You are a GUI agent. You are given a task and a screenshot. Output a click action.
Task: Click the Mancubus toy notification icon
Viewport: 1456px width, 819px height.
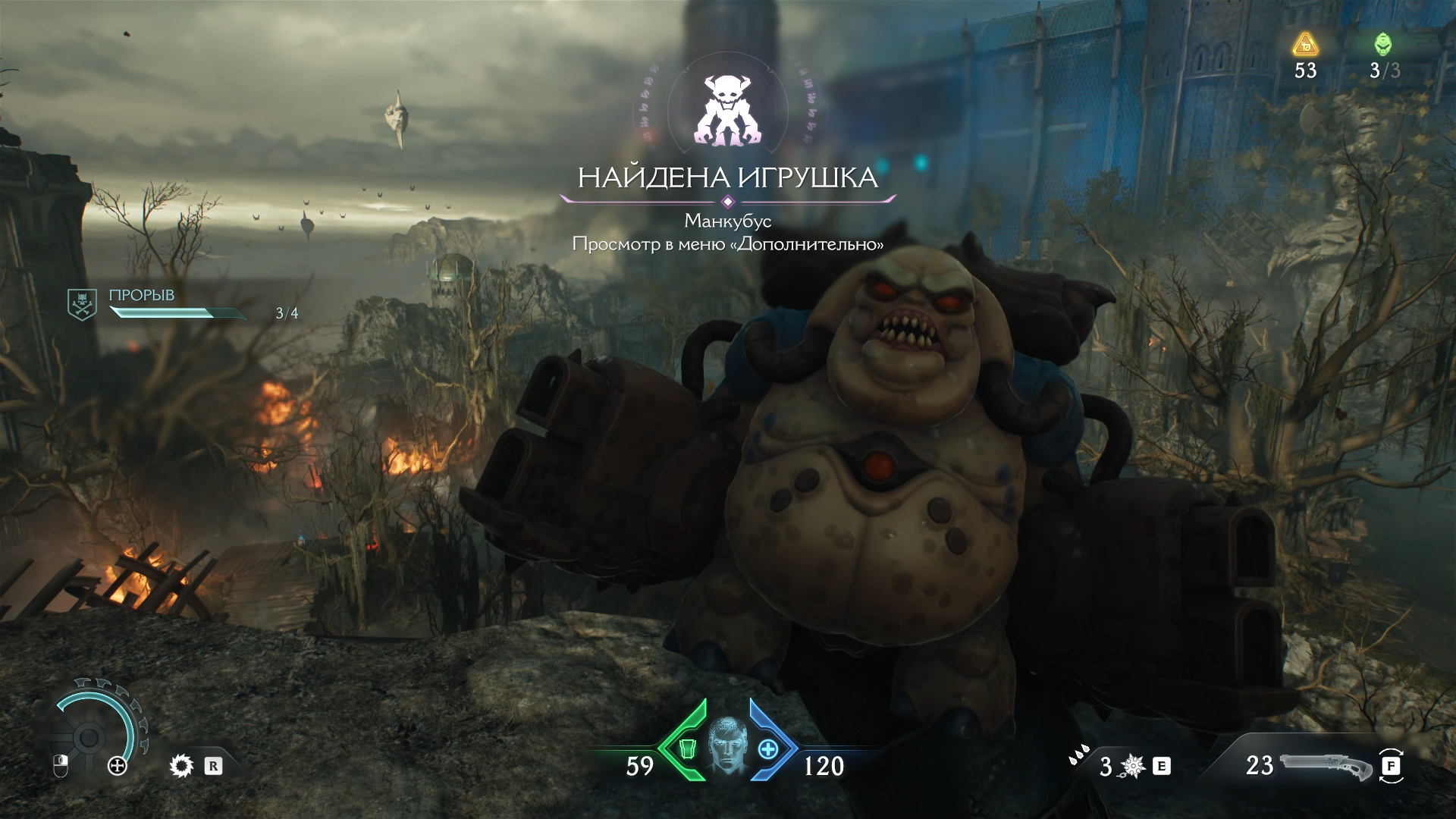point(727,109)
